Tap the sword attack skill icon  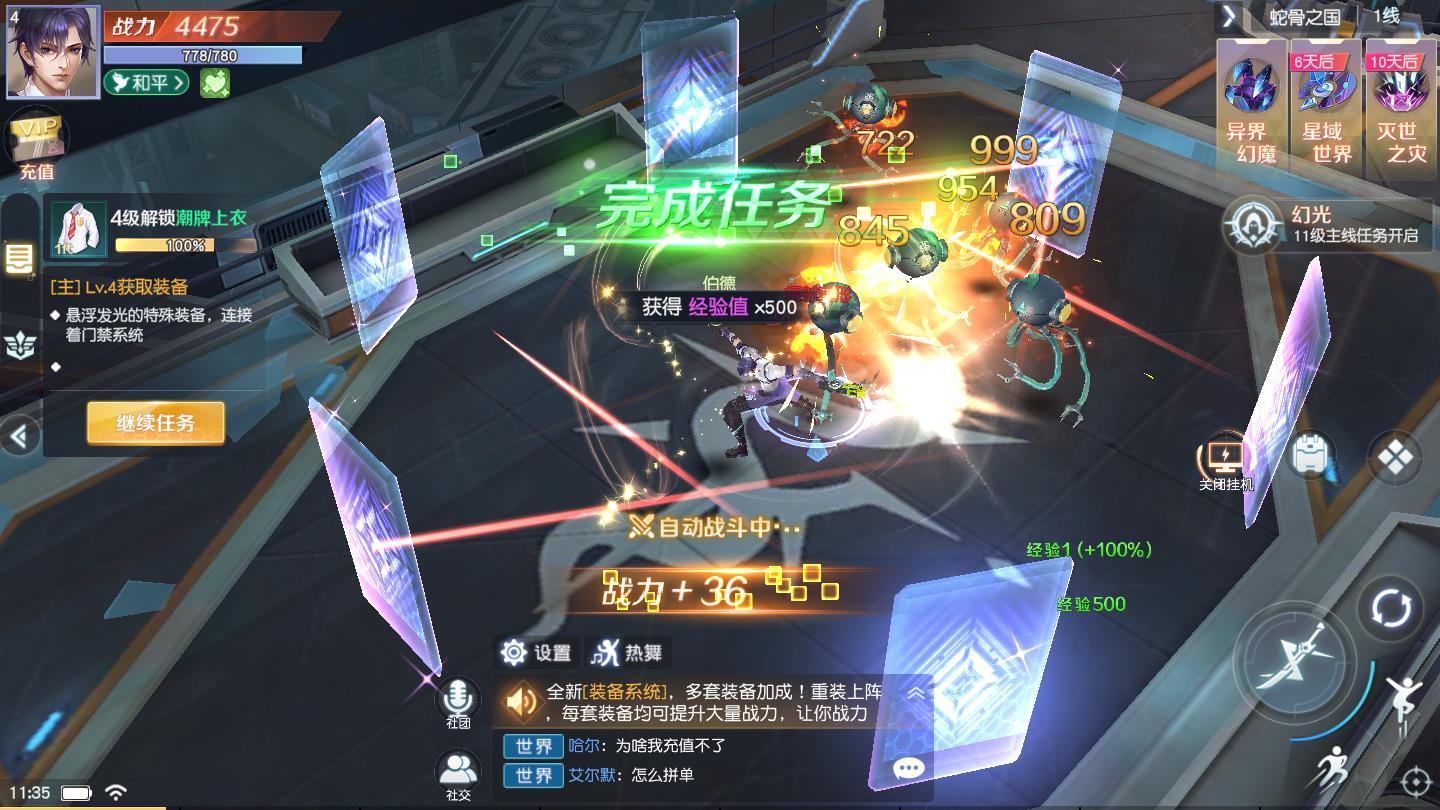pyautogui.click(x=1296, y=662)
